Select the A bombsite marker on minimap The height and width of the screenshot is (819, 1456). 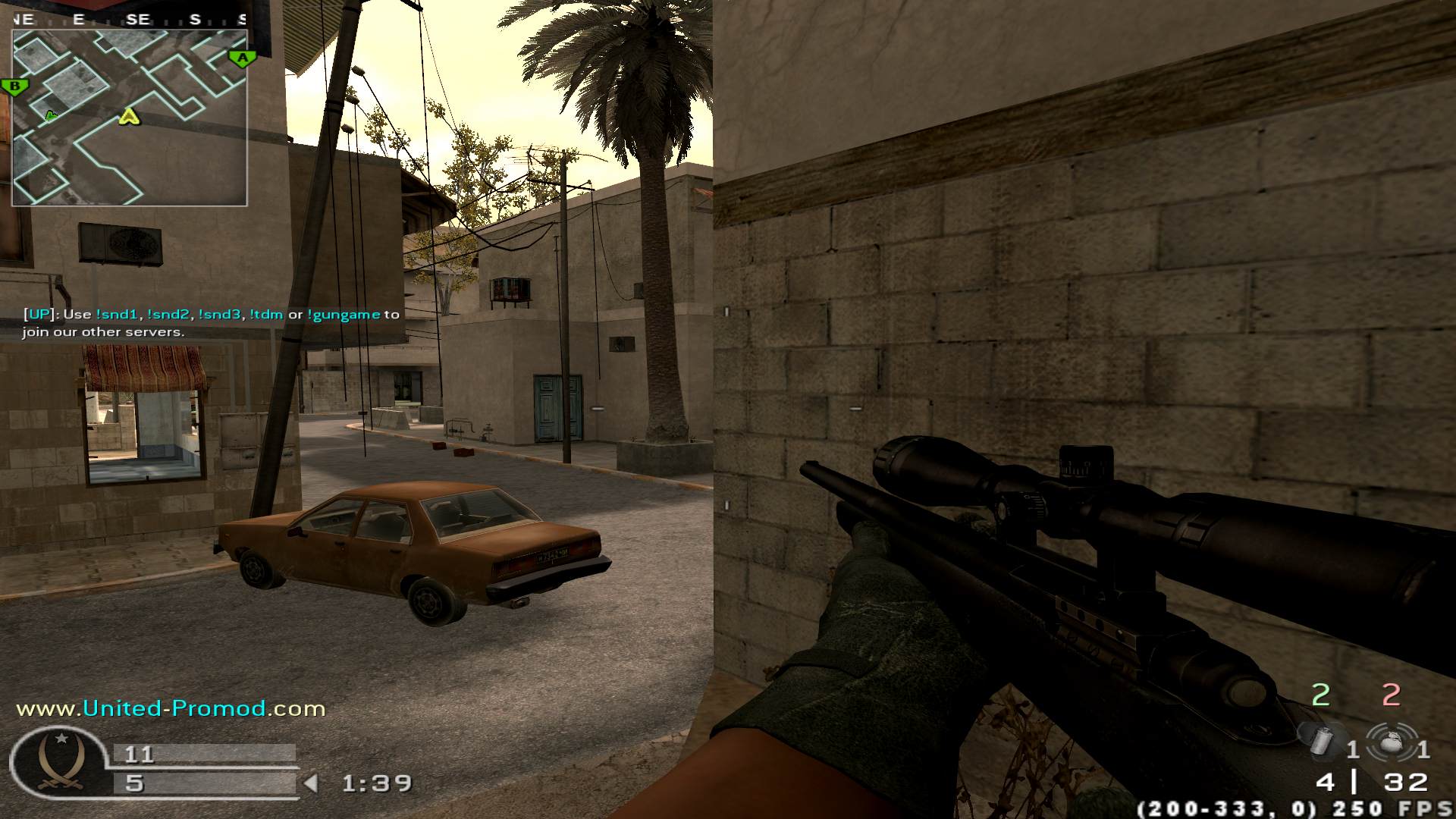(x=242, y=58)
